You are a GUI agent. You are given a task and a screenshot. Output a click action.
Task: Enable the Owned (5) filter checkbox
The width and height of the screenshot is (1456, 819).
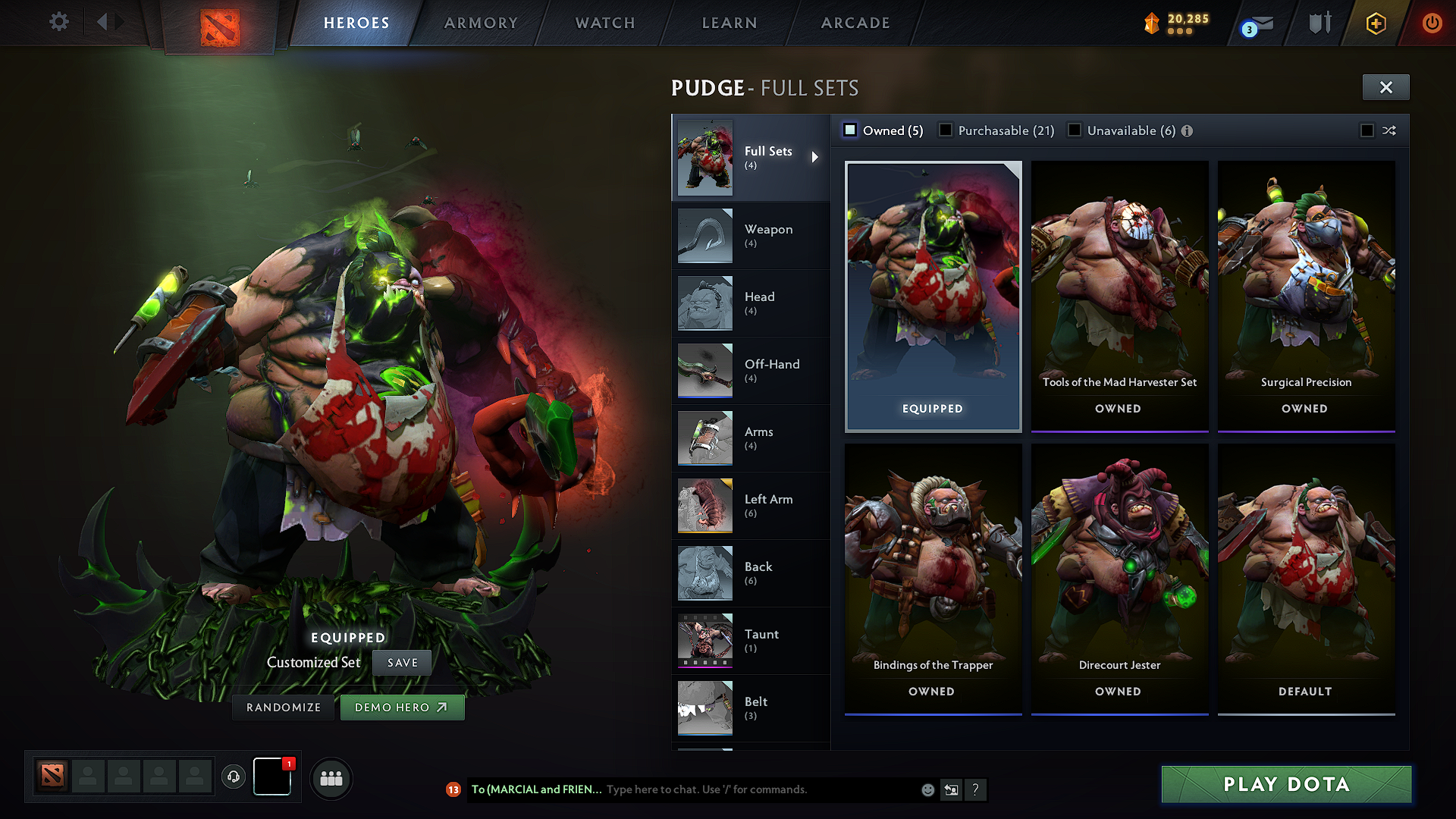coord(851,130)
